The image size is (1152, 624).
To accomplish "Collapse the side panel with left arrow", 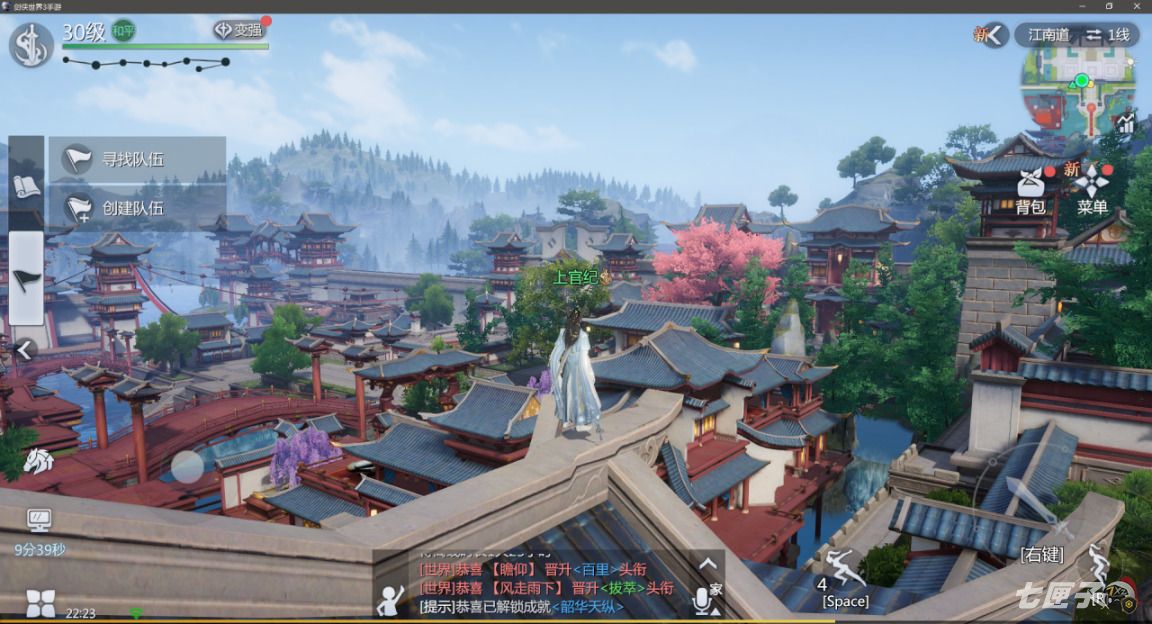I will coord(25,349).
